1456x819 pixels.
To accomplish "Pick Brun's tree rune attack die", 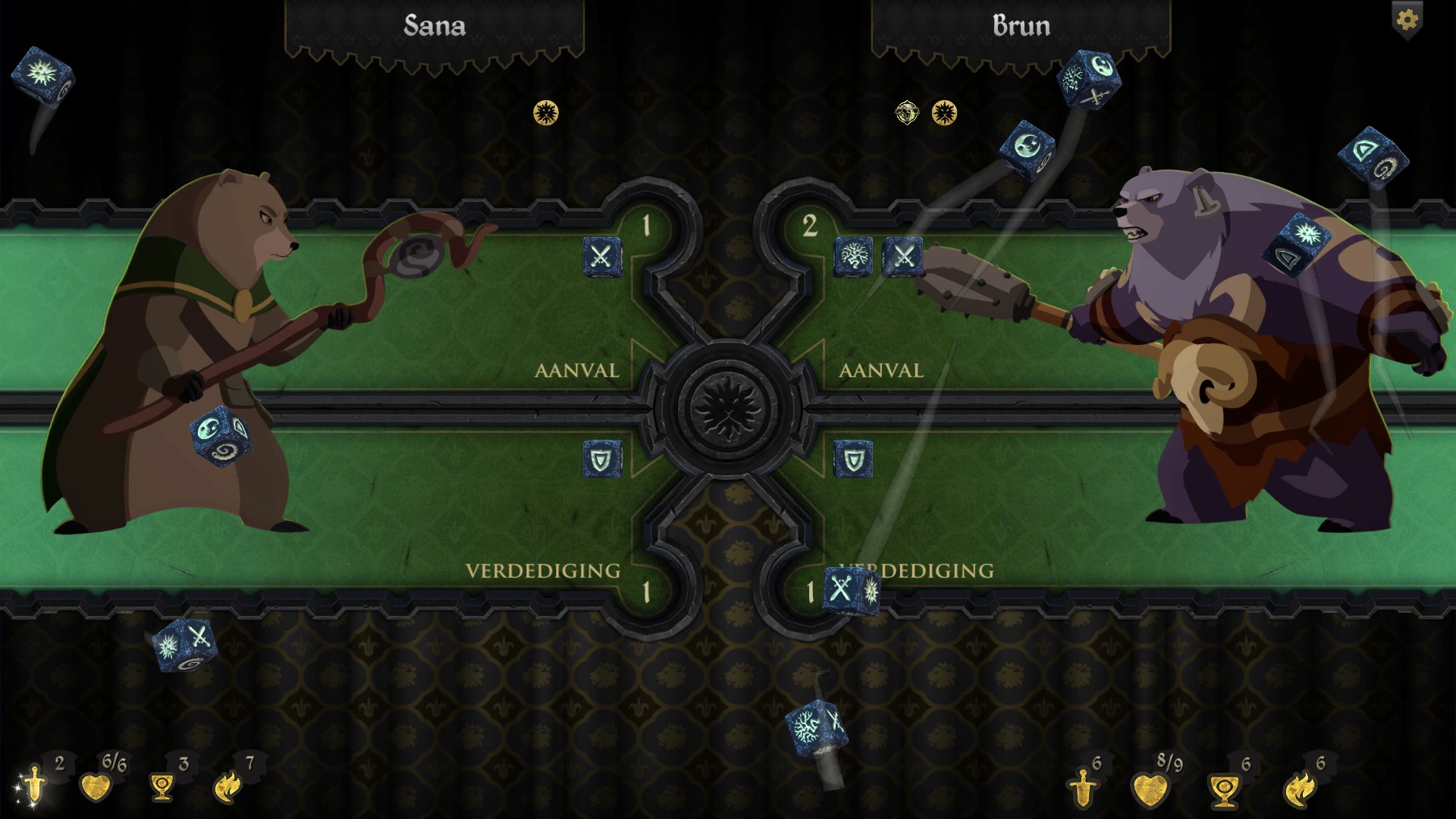I will pos(853,256).
